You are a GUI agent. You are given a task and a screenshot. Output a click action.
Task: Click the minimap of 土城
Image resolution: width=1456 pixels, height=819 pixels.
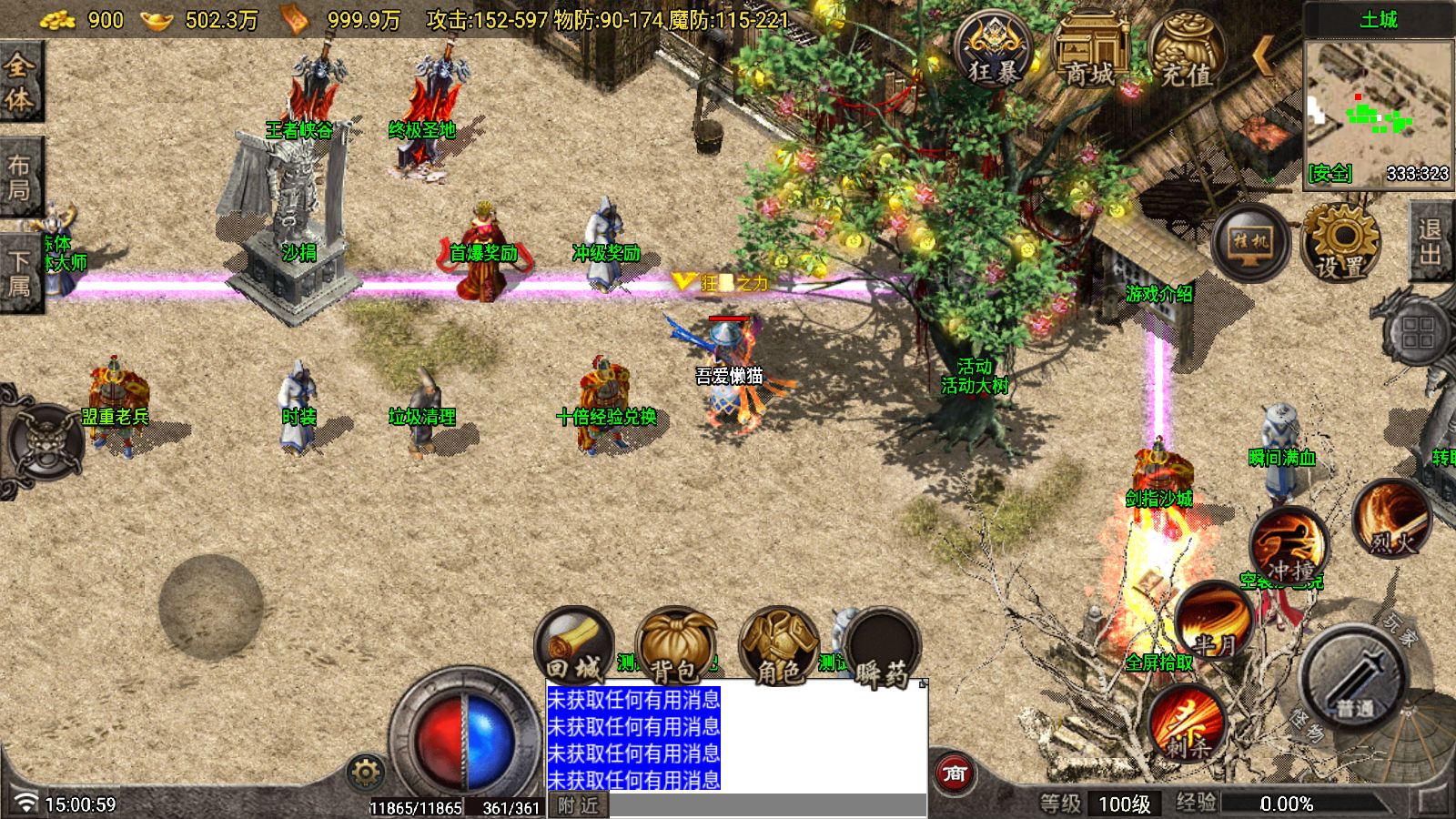click(x=1378, y=111)
